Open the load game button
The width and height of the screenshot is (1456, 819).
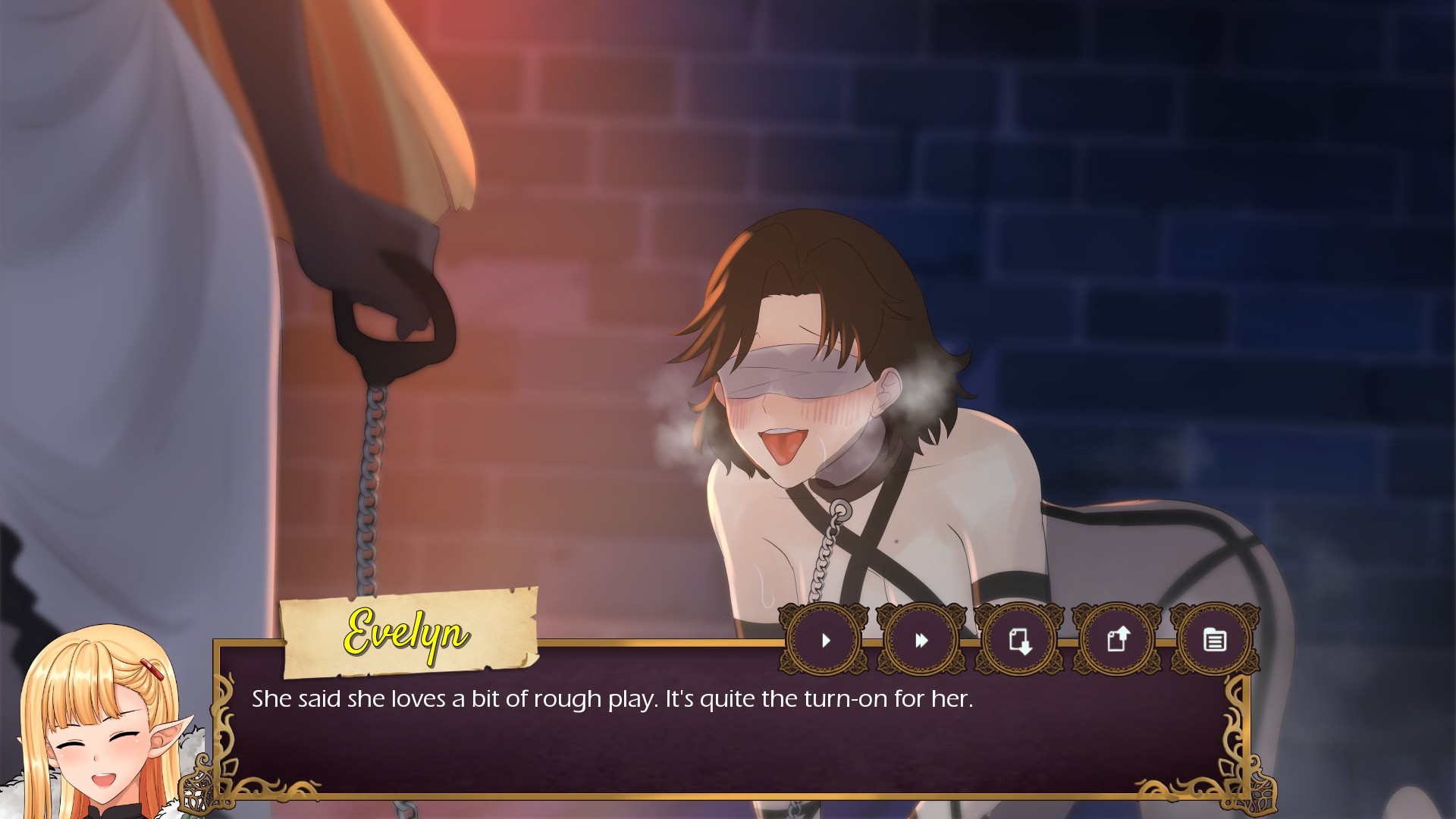(1117, 641)
